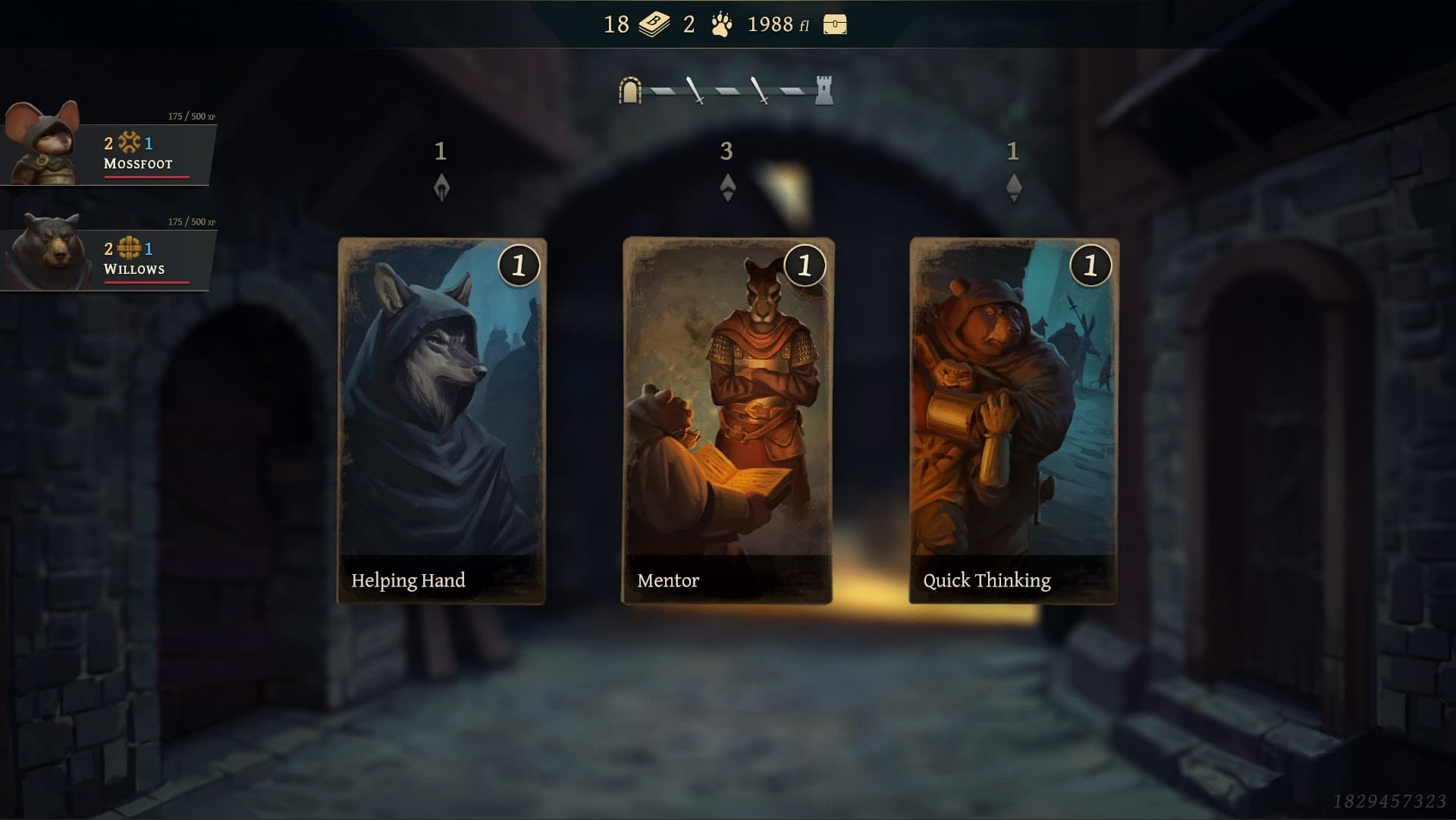Pick the Helping Hand card

442,421
